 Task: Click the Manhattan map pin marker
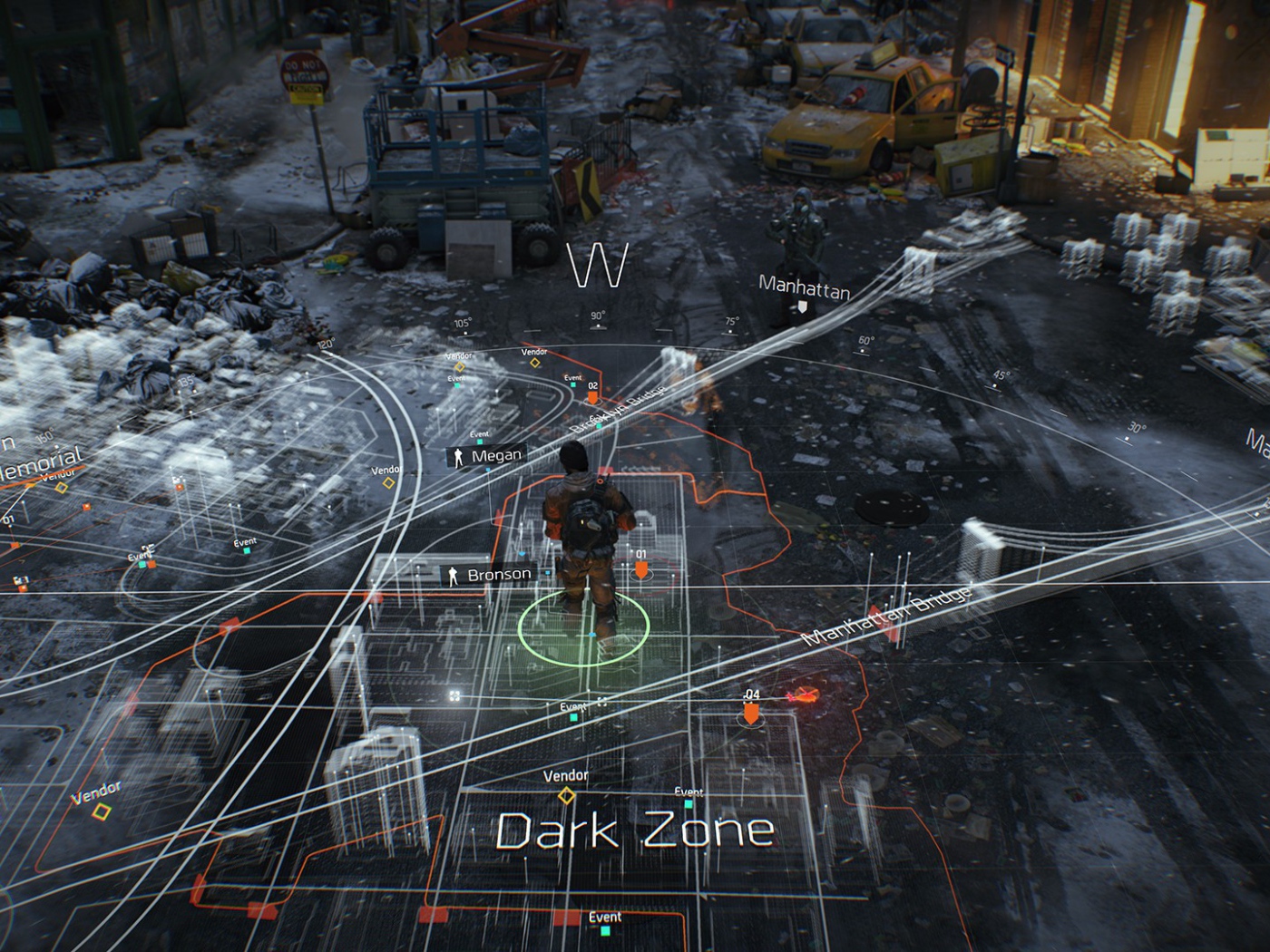tap(803, 306)
